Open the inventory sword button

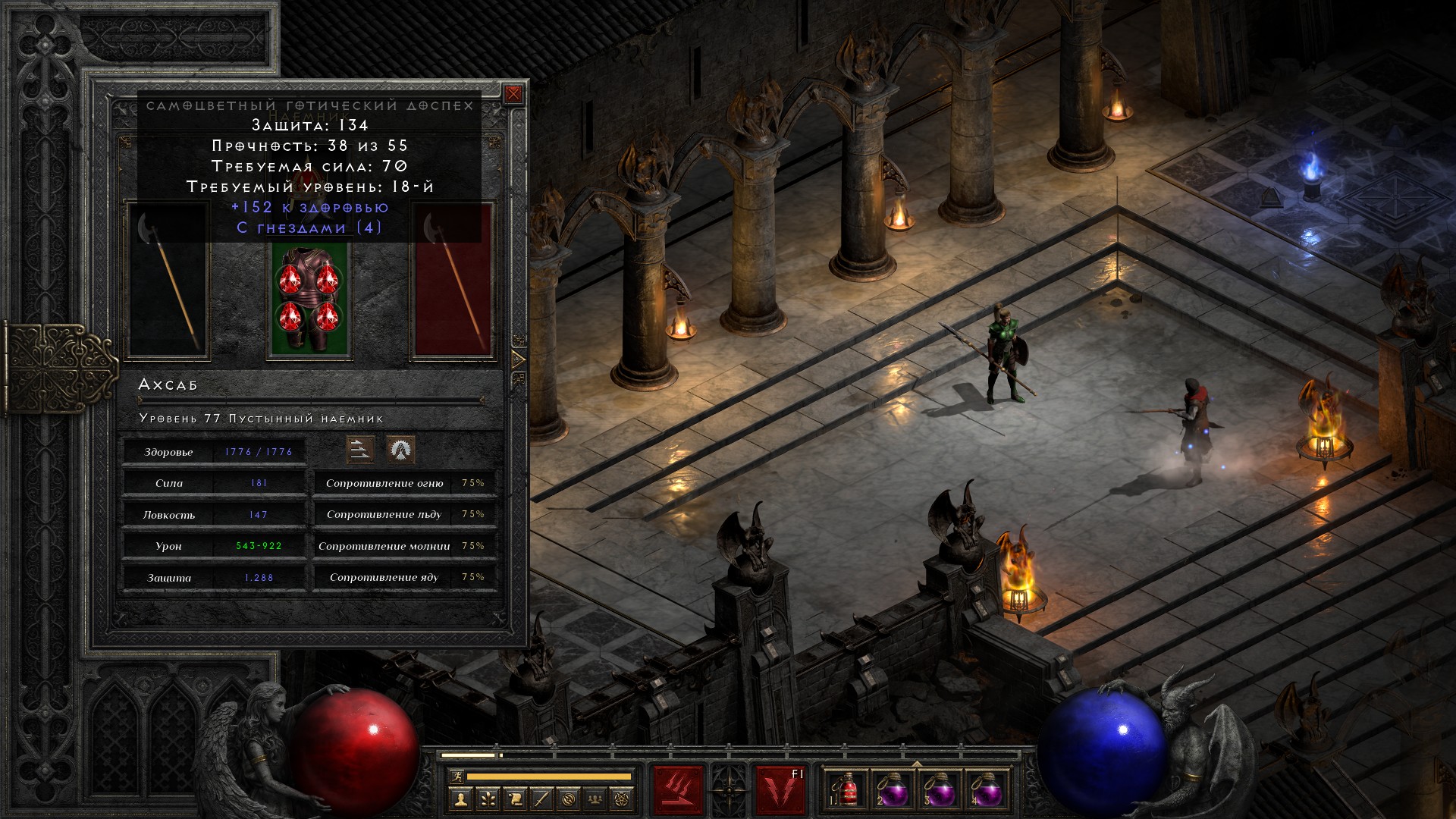coord(542,799)
